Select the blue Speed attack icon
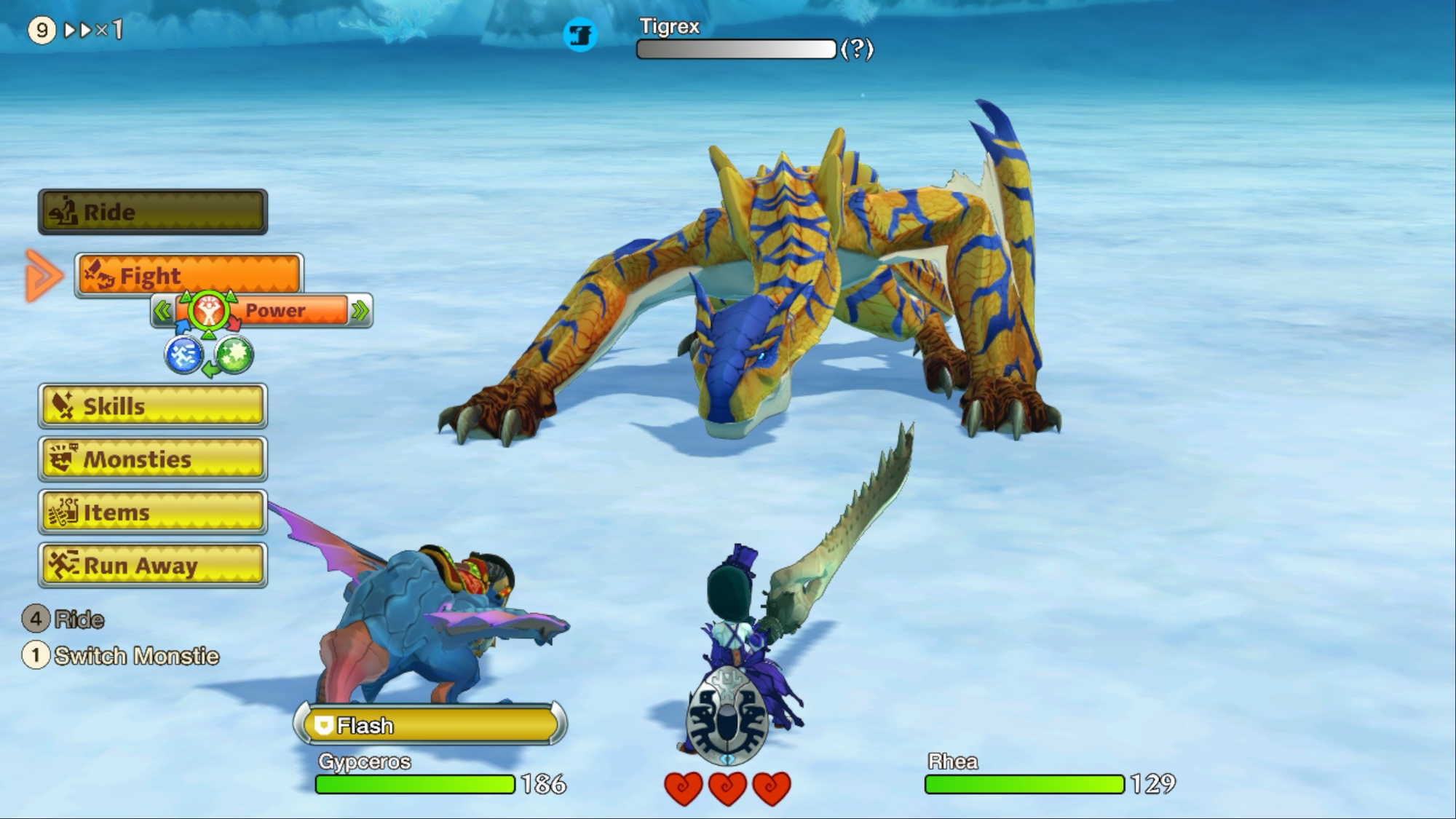Viewport: 1456px width, 819px height. tap(183, 356)
